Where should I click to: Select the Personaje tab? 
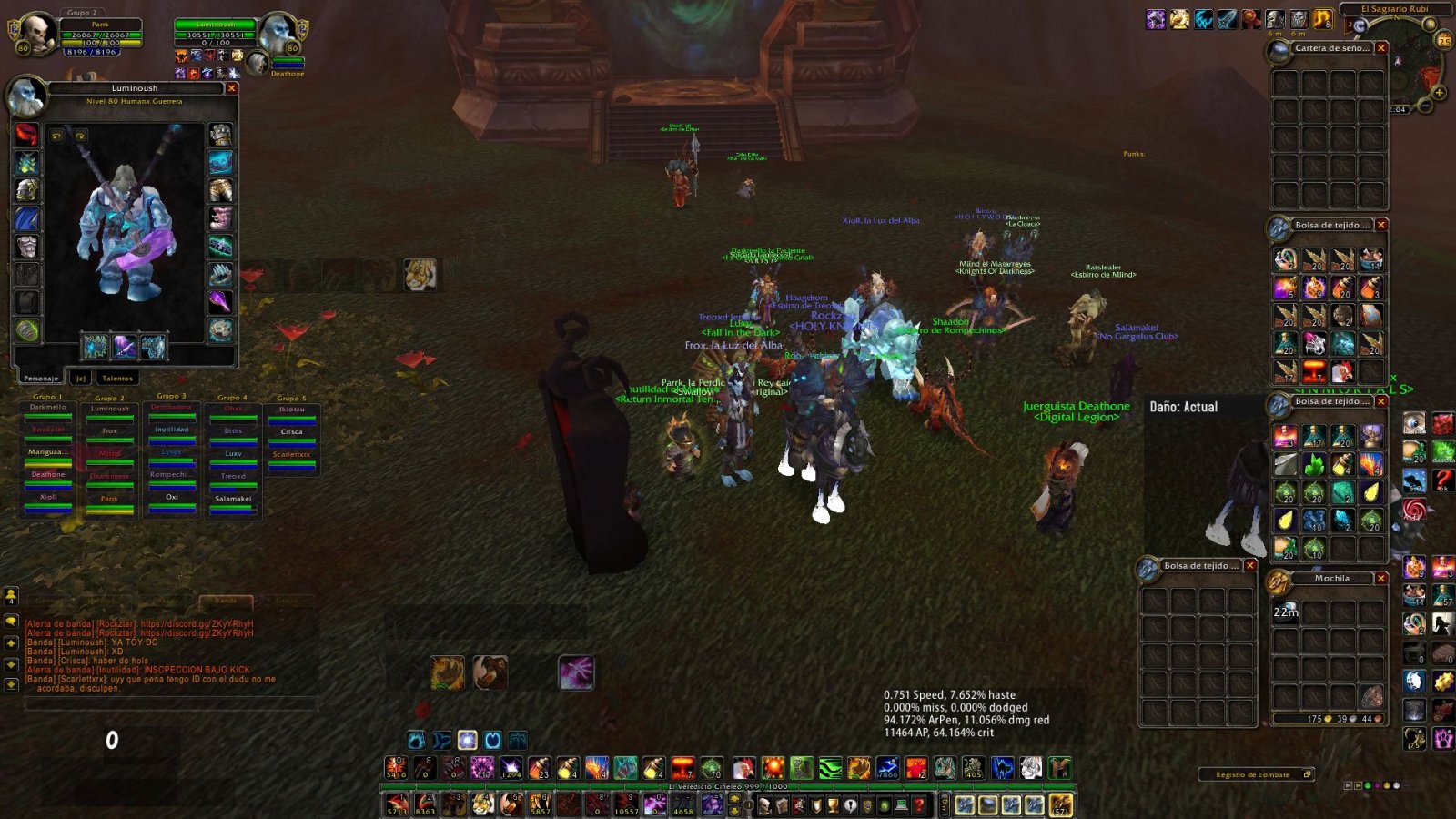pyautogui.click(x=41, y=378)
